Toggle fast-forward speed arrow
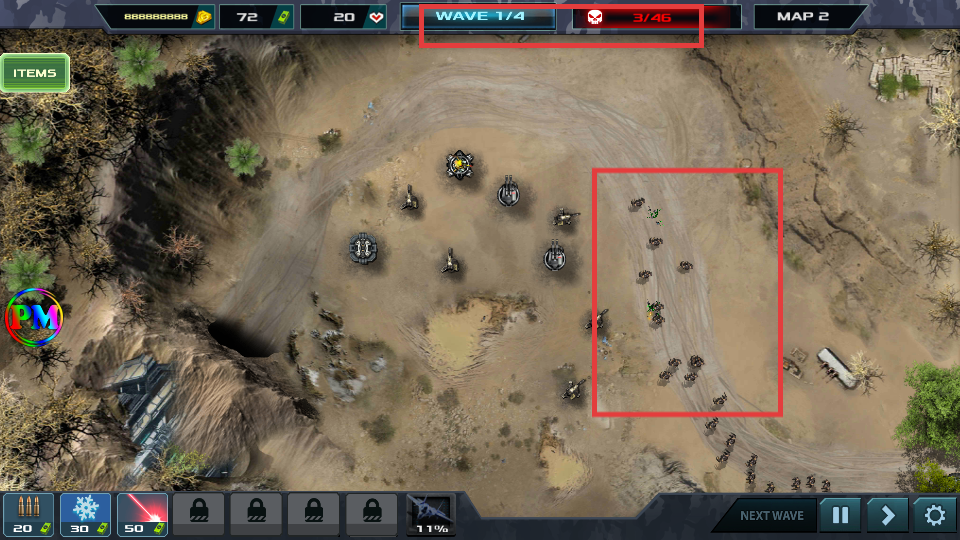The height and width of the screenshot is (540, 960). 887,516
